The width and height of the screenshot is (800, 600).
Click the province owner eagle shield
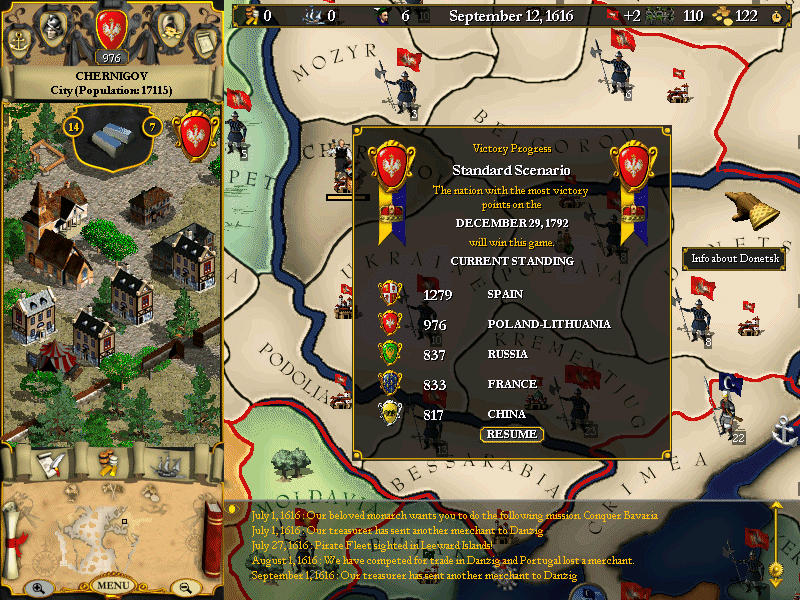click(x=190, y=135)
